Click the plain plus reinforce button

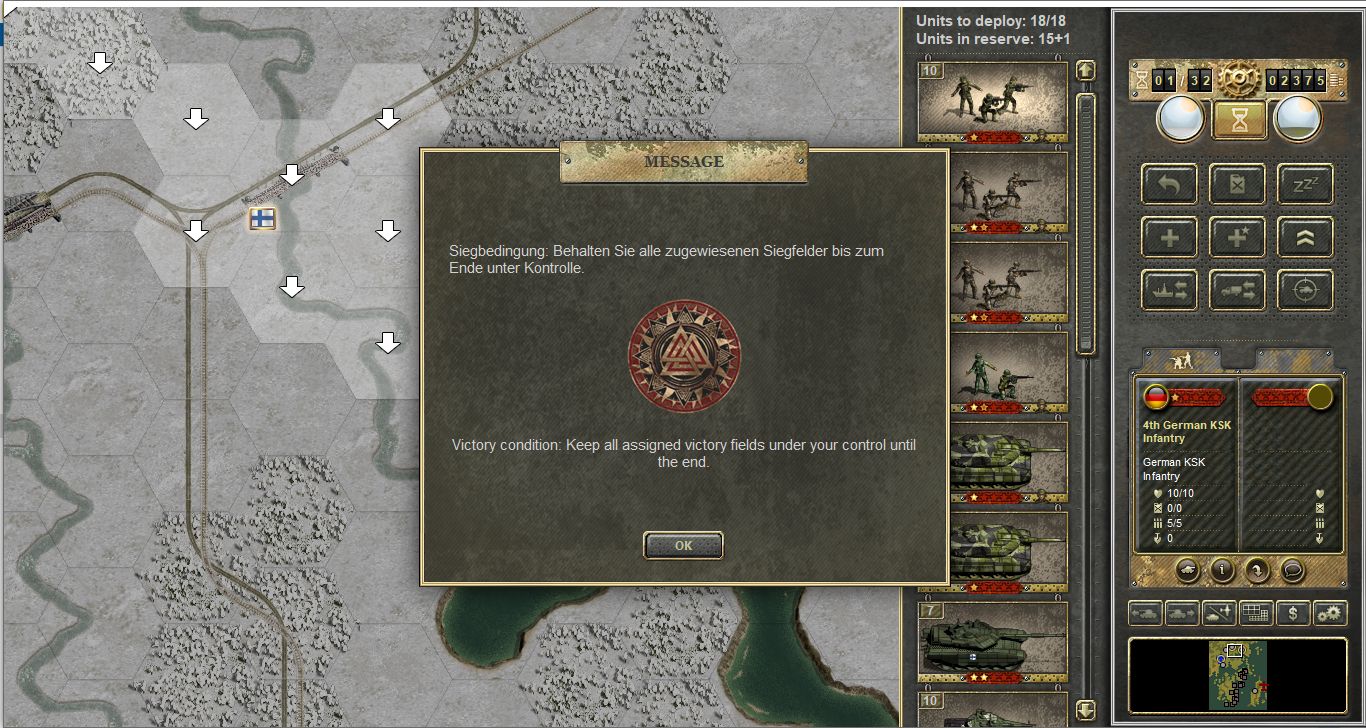point(1169,237)
